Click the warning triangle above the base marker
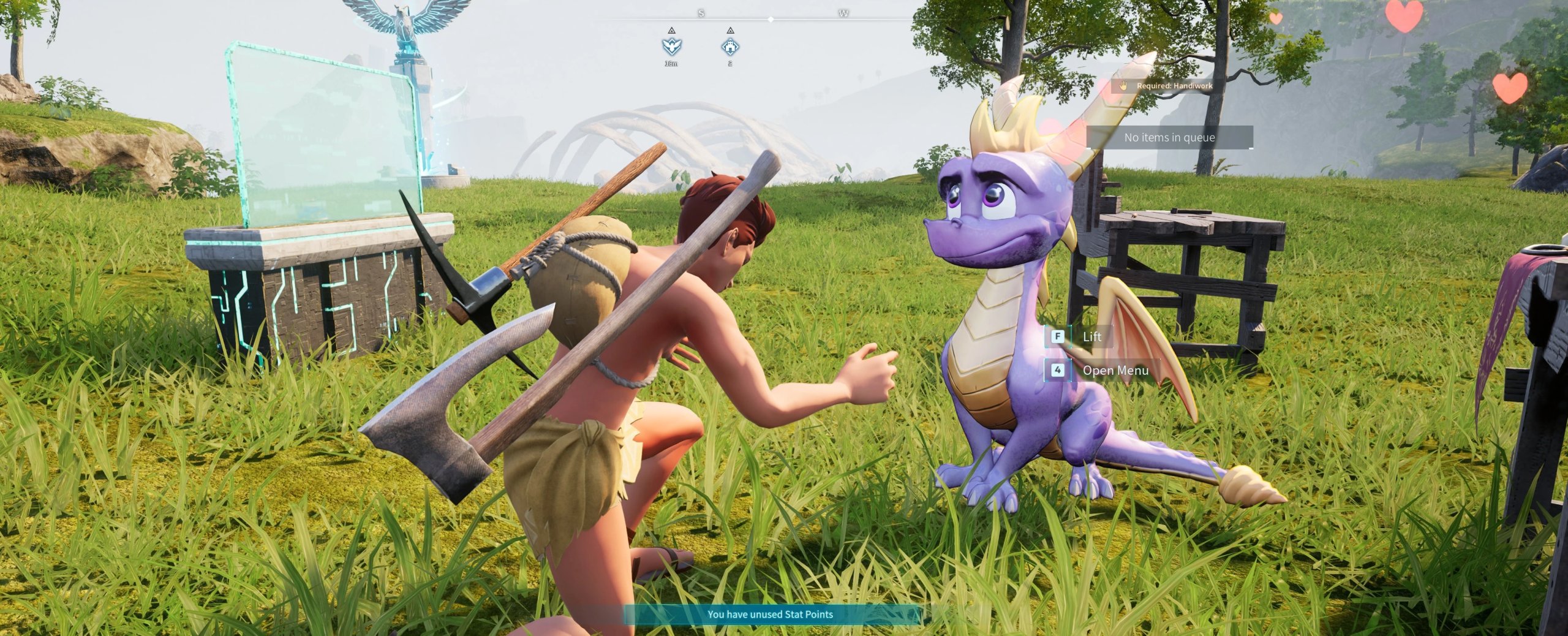The width and height of the screenshot is (1568, 636). point(730,32)
